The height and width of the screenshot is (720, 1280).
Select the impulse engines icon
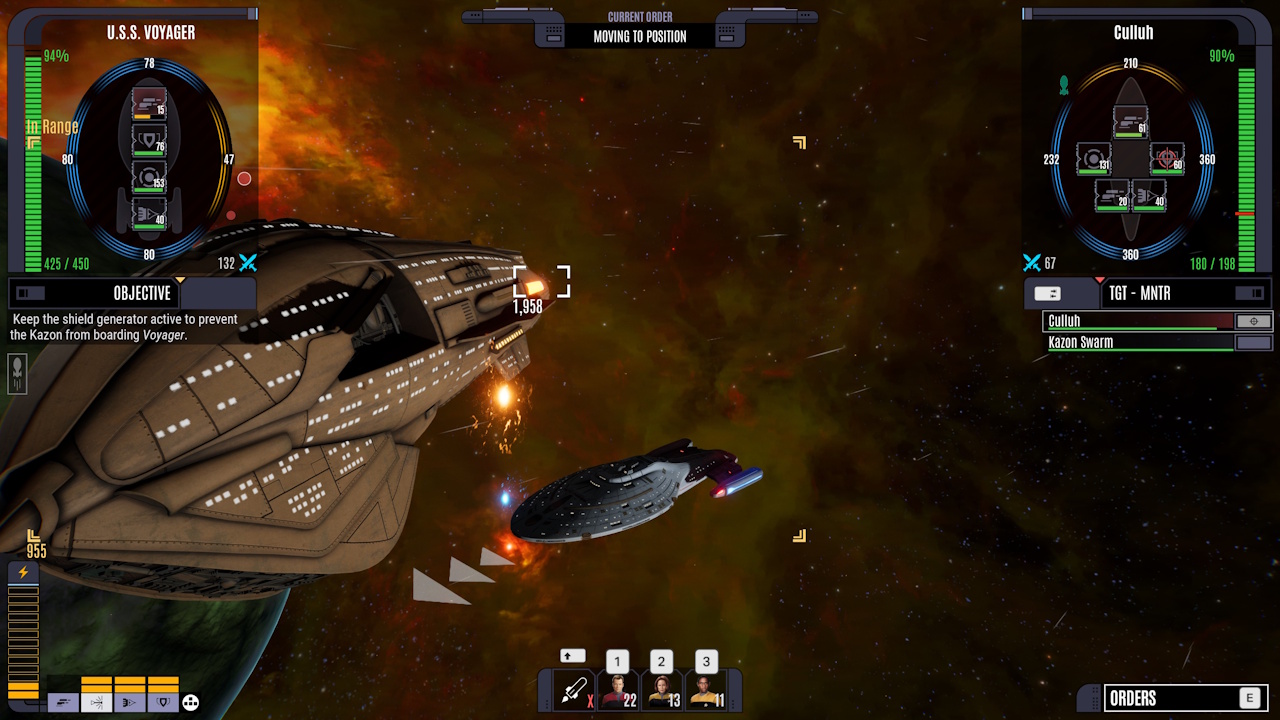[64, 702]
